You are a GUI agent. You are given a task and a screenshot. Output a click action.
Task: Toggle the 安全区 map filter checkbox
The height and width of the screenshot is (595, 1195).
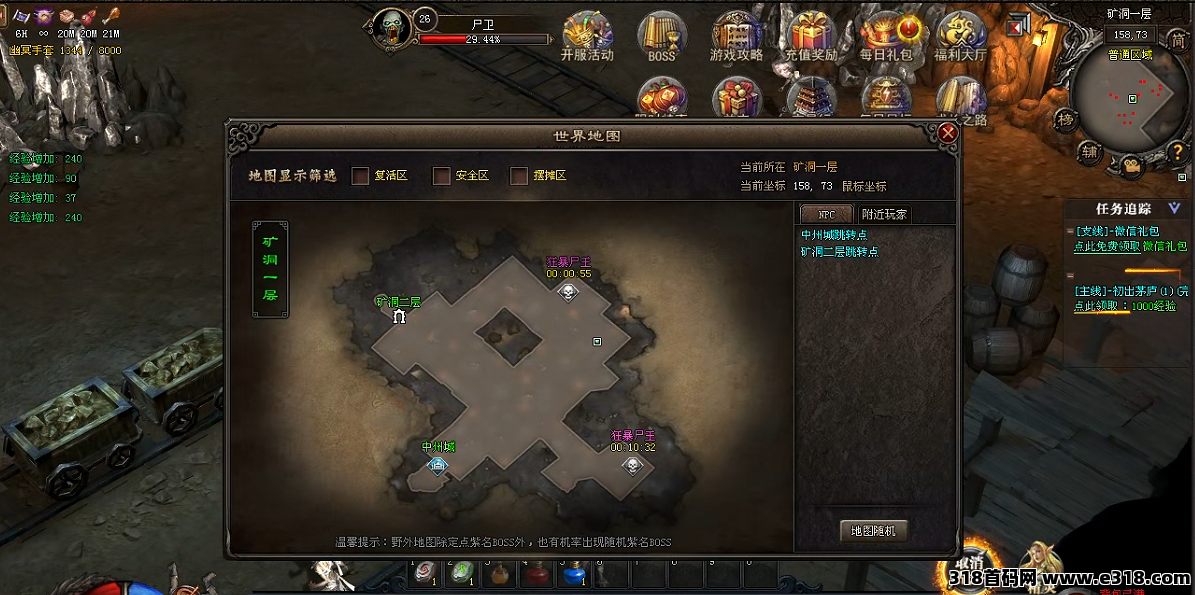(x=441, y=176)
